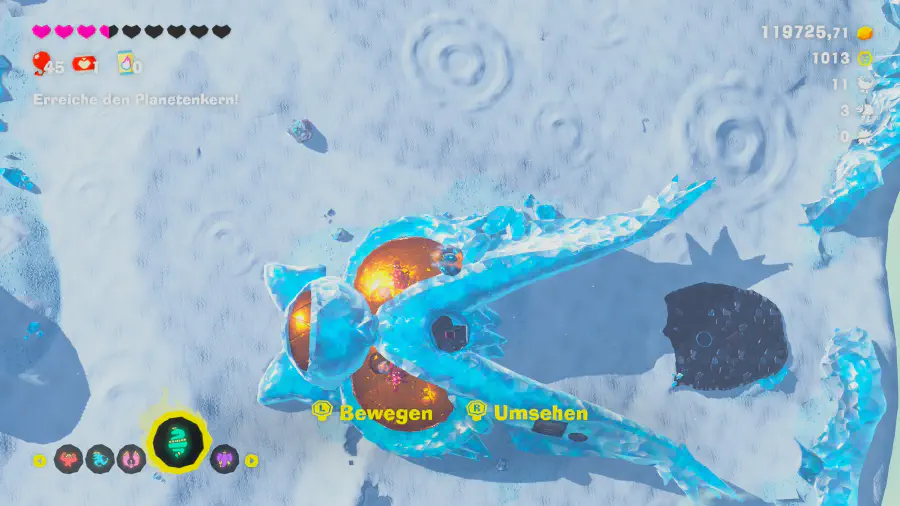Click the red balloon icon
The image size is (900, 506).
[x=40, y=65]
